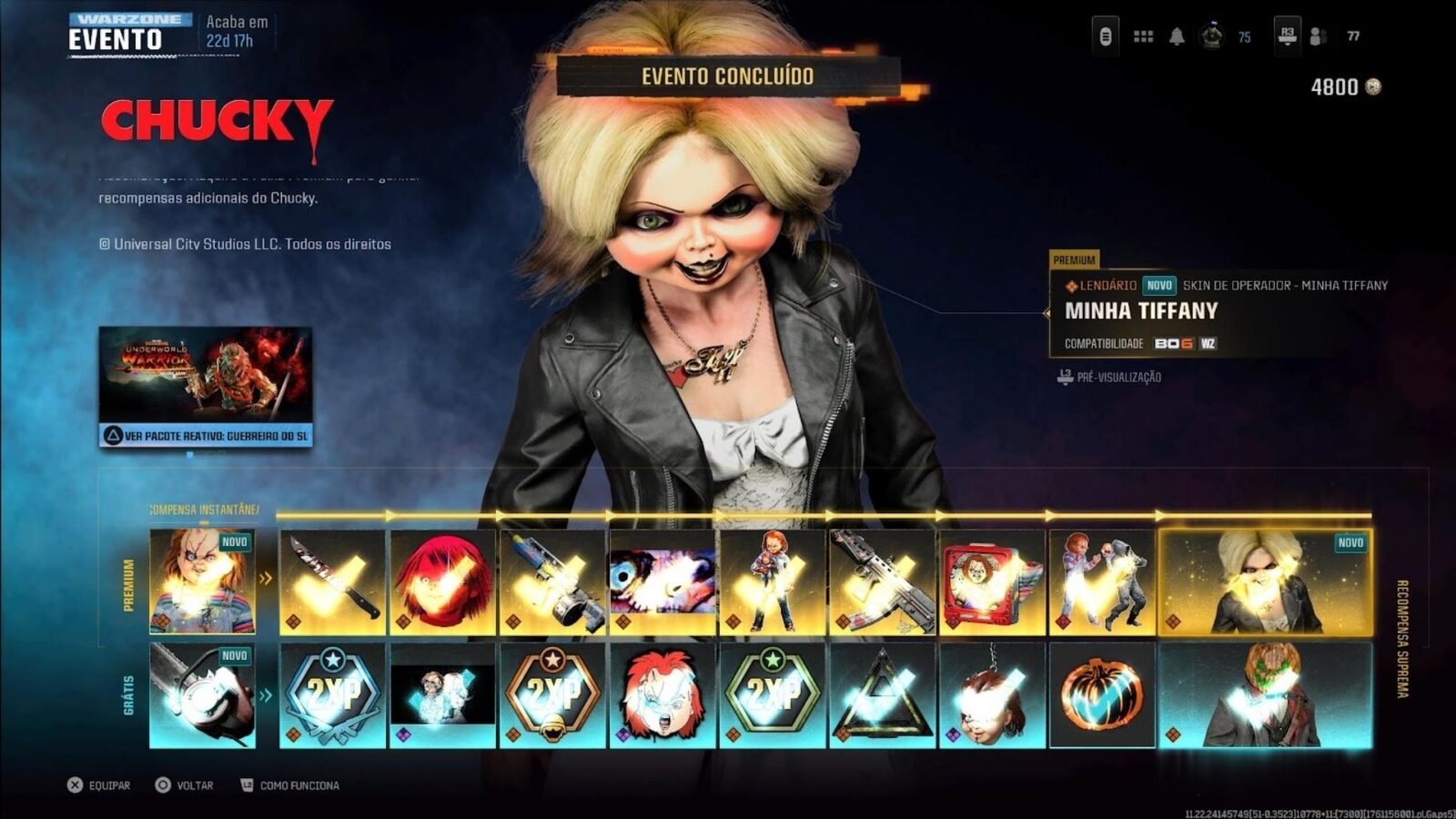Choose the bloody kitchen knife premium reward

332,582
